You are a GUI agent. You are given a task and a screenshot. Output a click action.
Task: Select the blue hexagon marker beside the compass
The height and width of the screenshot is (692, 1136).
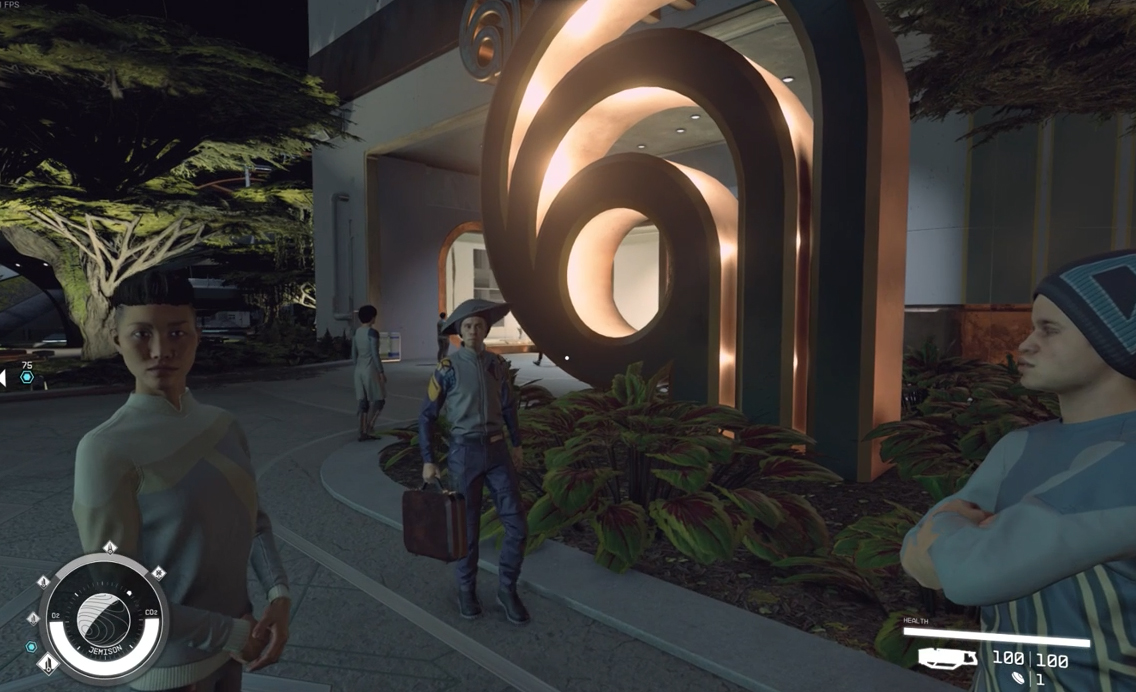click(x=31, y=647)
